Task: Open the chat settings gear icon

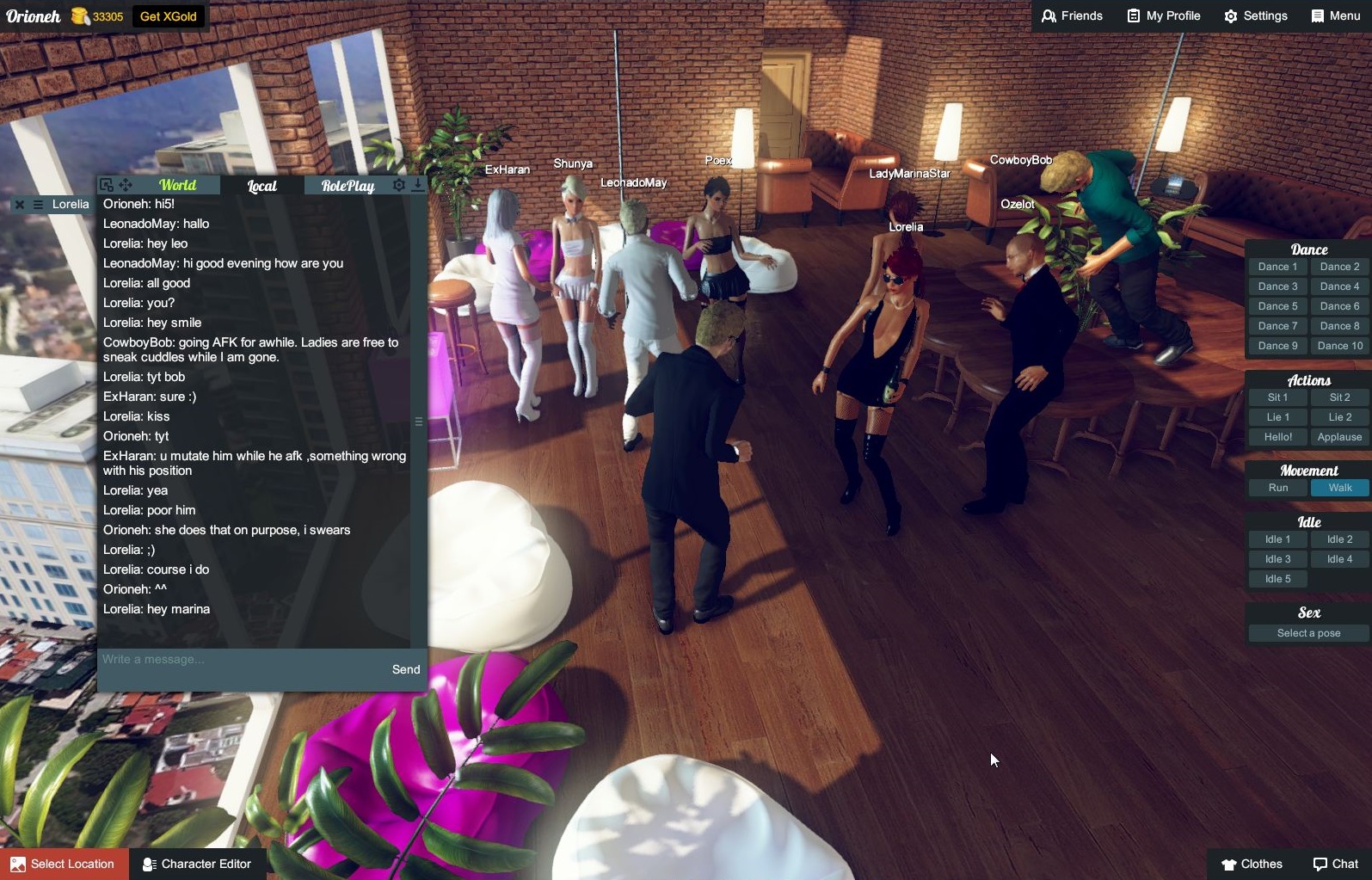Action: (397, 183)
